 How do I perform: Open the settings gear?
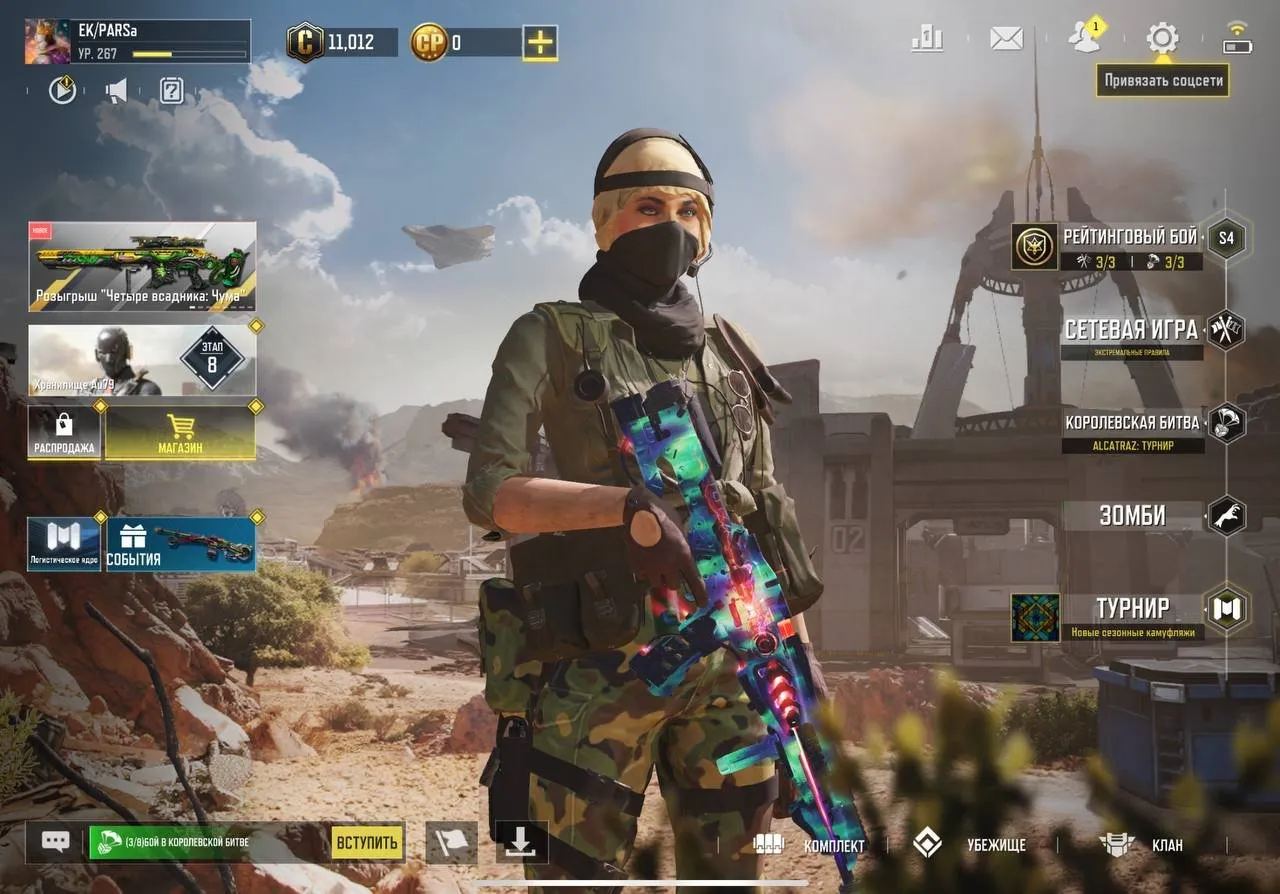pos(1161,39)
